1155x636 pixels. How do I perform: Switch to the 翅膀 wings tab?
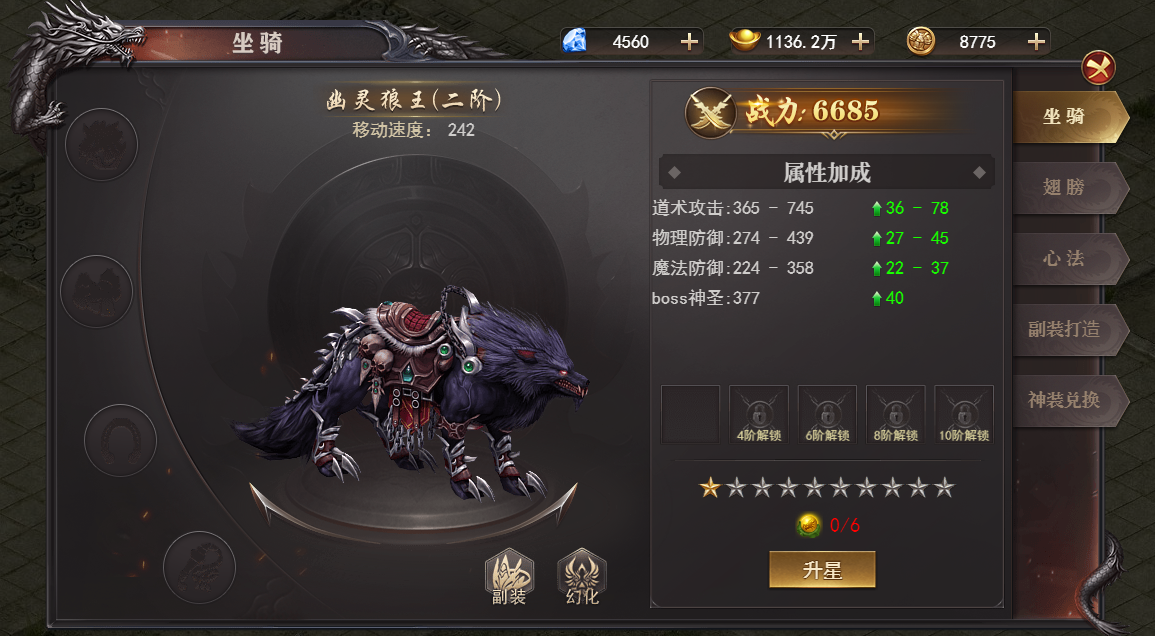[1064, 187]
